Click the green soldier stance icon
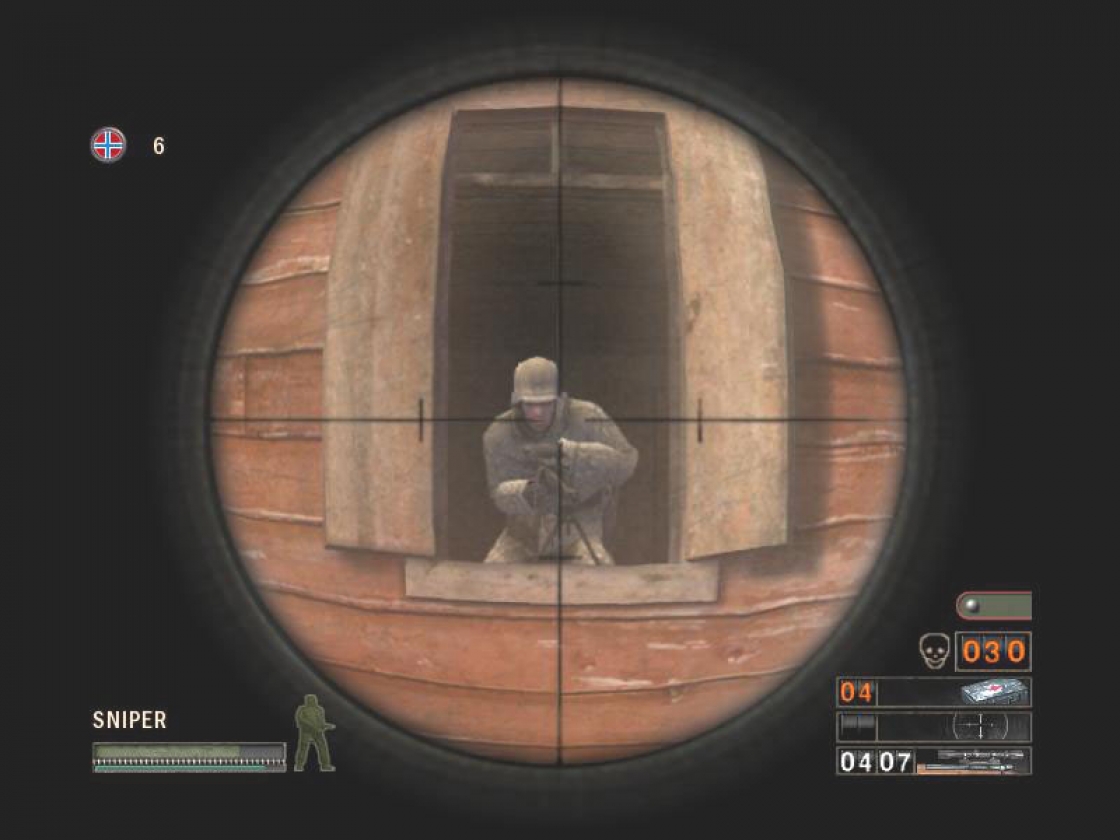The height and width of the screenshot is (840, 1120). point(312,733)
